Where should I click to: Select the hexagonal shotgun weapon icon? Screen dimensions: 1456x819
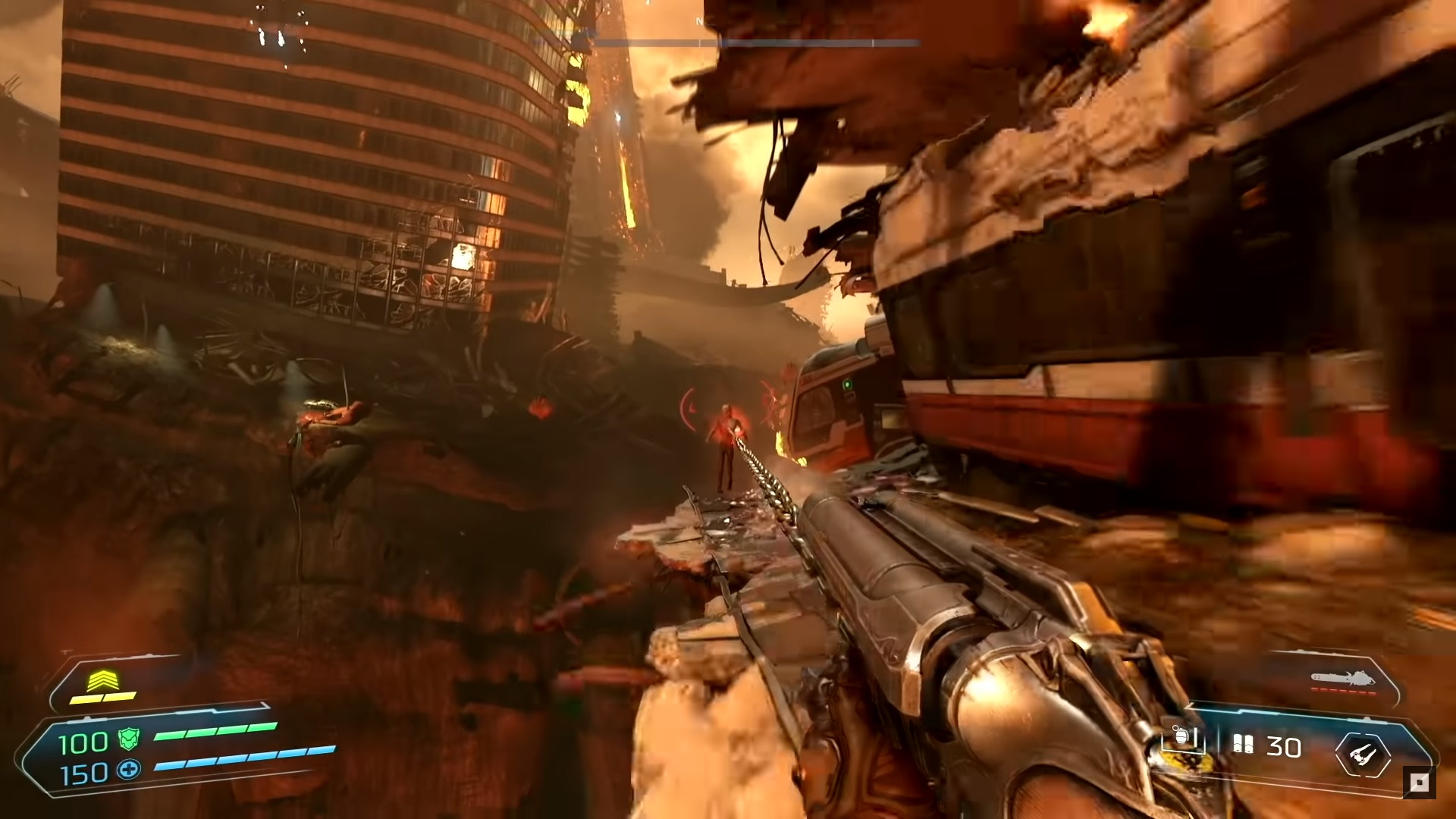[1363, 754]
